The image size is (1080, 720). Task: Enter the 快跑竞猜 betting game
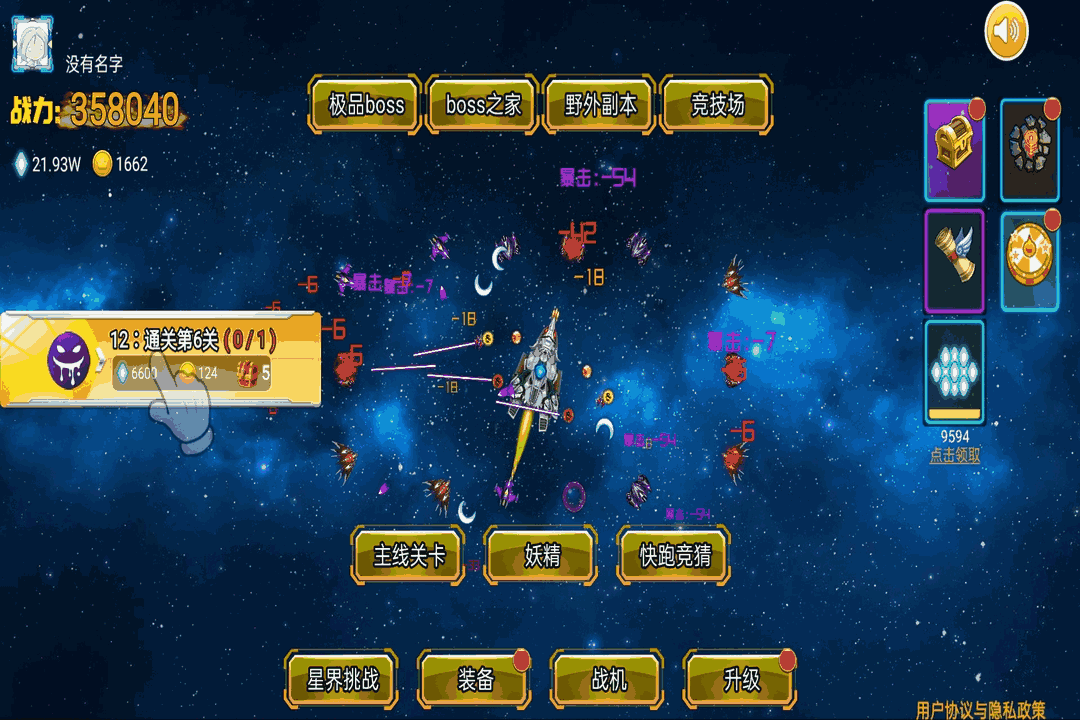(x=674, y=556)
